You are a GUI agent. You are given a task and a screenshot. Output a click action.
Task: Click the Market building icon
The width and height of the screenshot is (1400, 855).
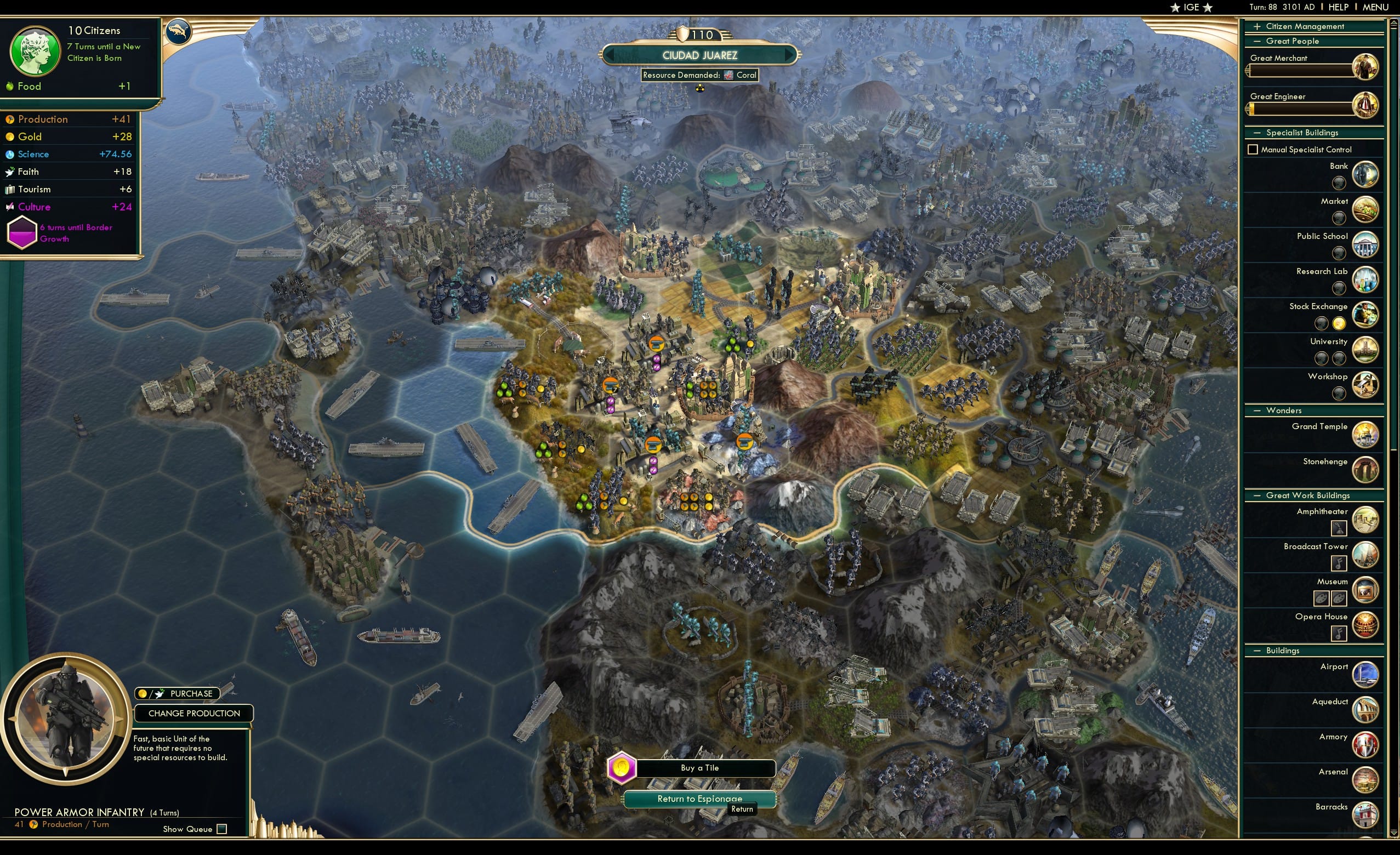click(1365, 209)
